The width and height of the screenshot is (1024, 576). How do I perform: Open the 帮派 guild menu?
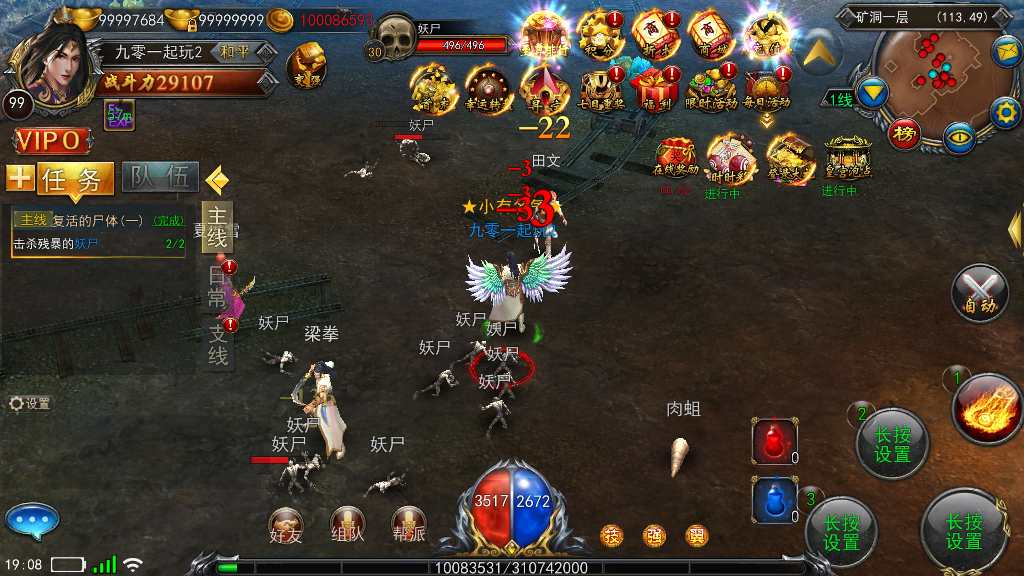click(x=408, y=524)
